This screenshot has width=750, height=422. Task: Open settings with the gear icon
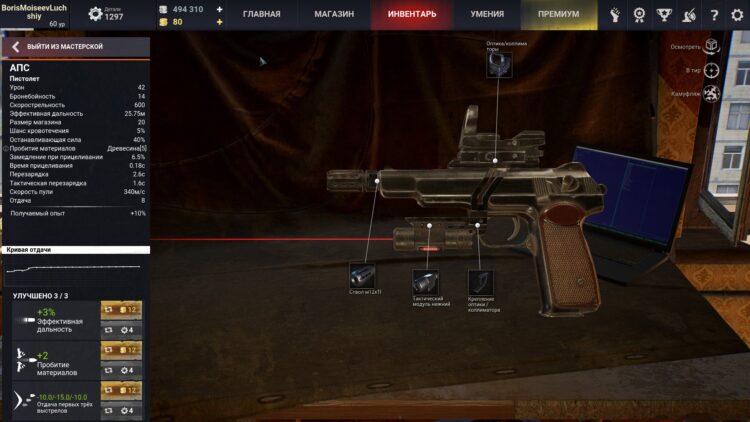point(737,14)
